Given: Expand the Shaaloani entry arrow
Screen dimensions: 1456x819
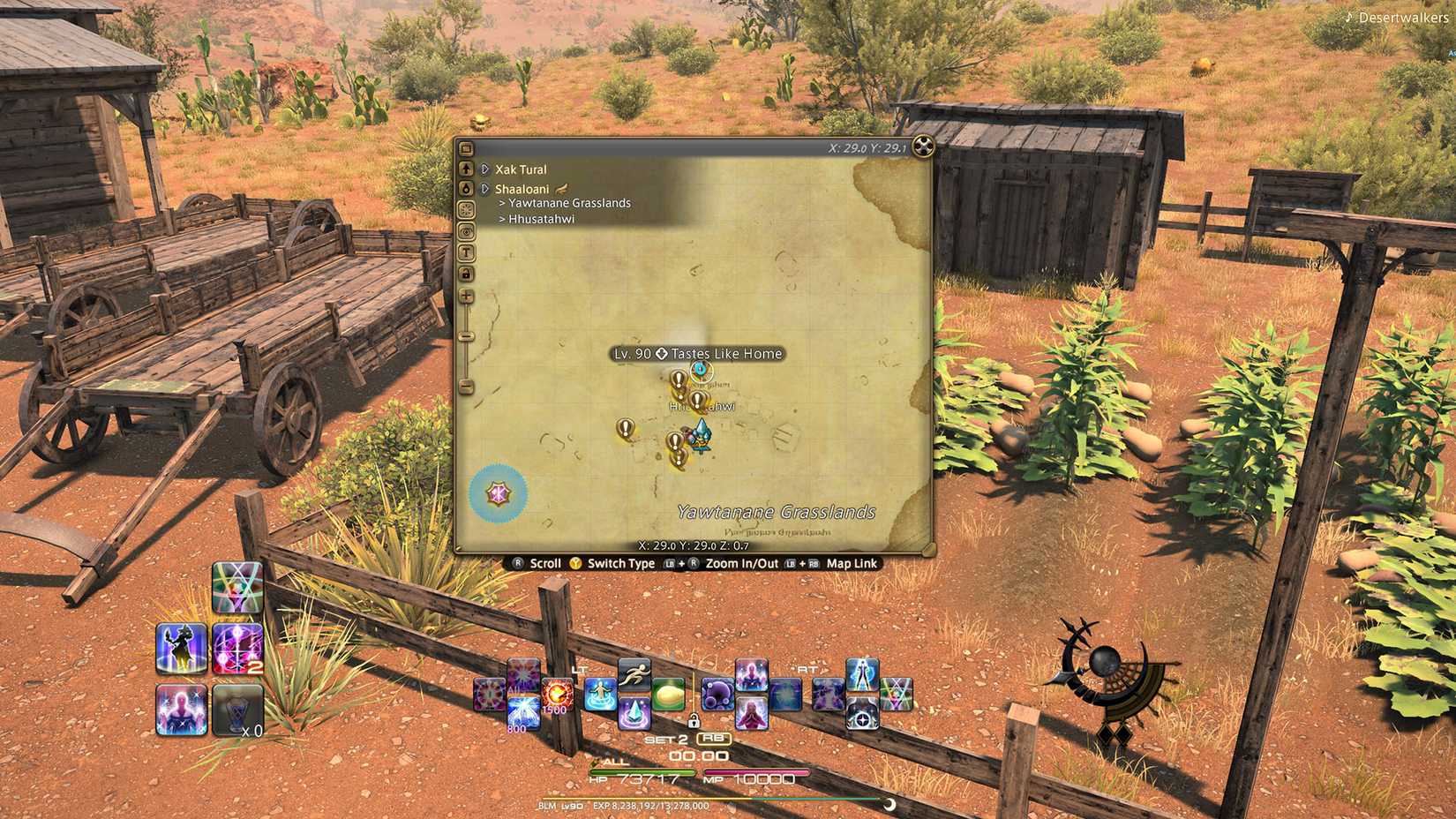Looking at the screenshot, I should [x=484, y=187].
